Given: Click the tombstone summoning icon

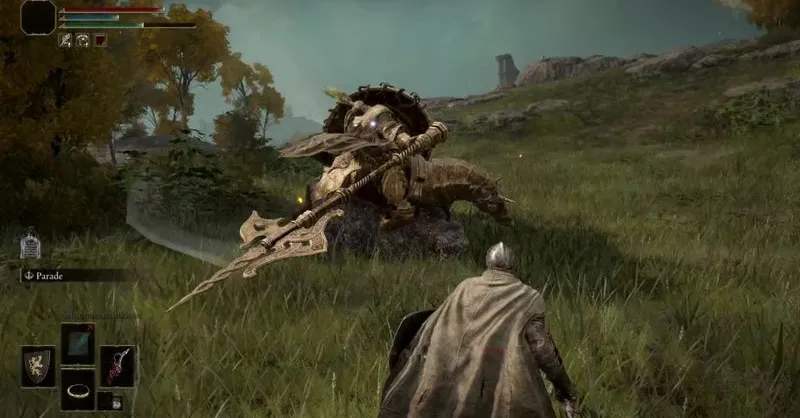Looking at the screenshot, I should pos(31,245).
